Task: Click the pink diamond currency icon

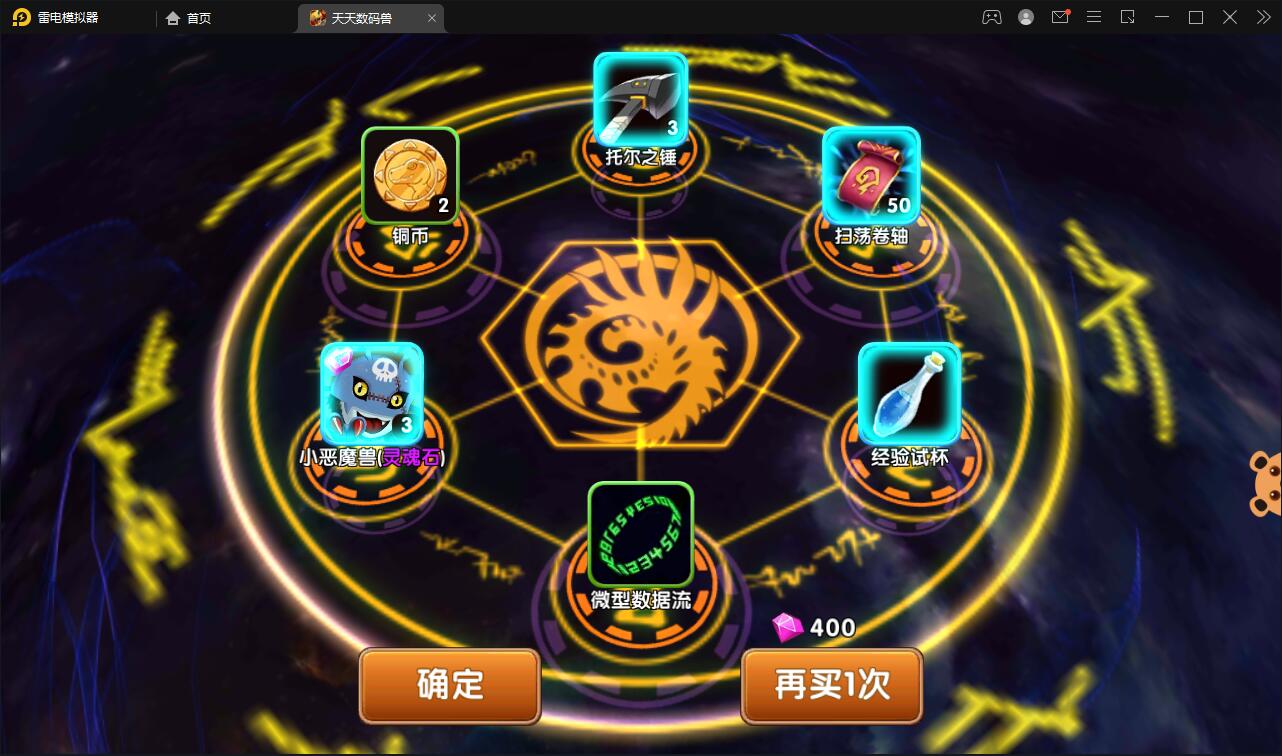Action: tap(790, 628)
